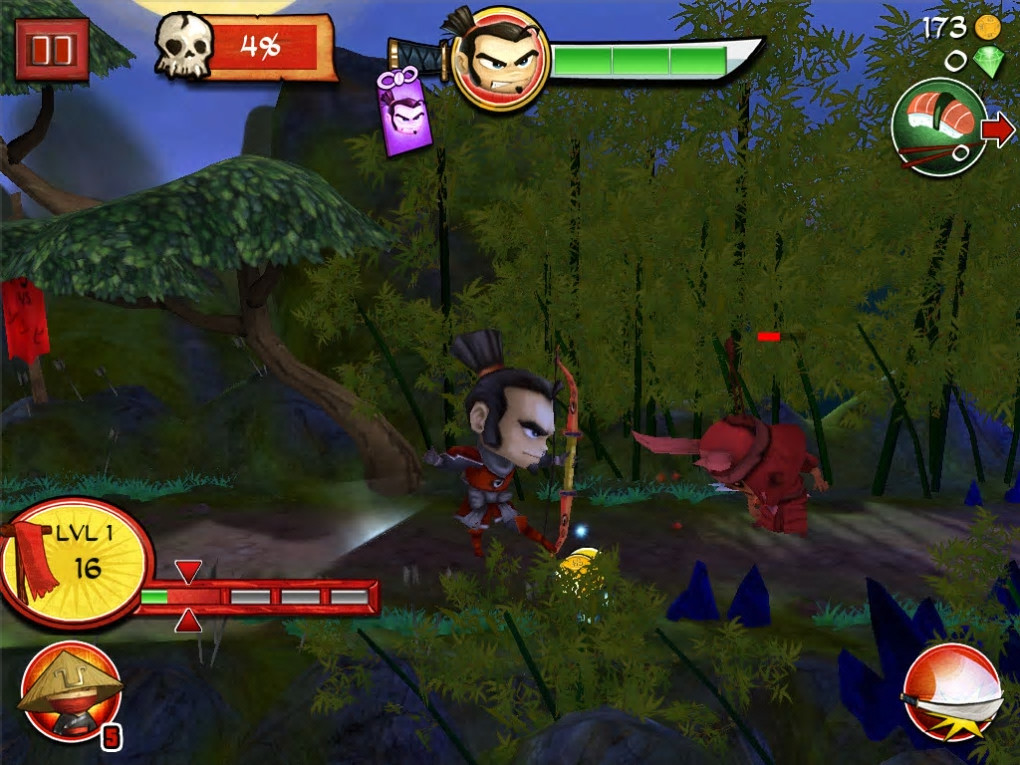The image size is (1020, 765).
Task: Tap the sushi item icon
Action: pyautogui.click(x=939, y=127)
